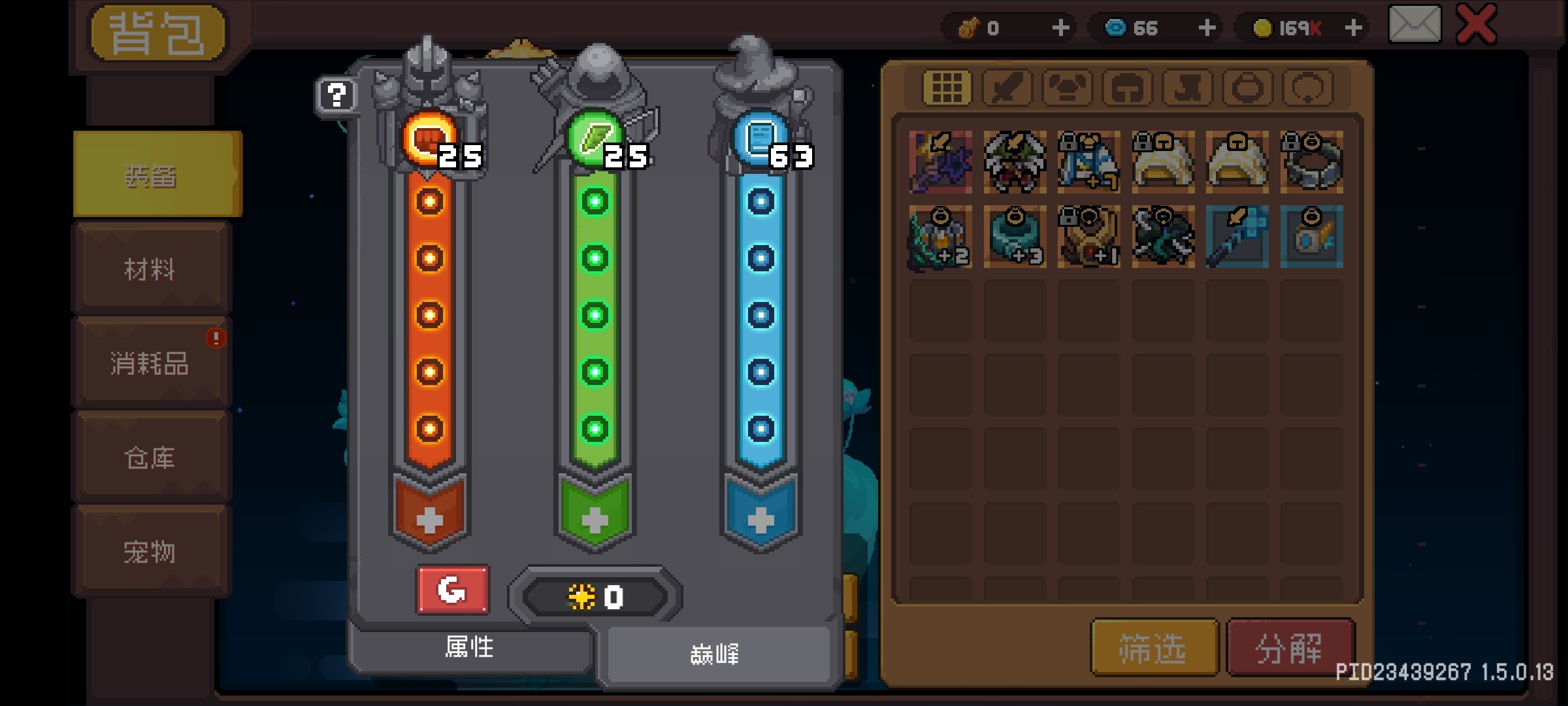Choose the boots filter icon

click(1186, 86)
